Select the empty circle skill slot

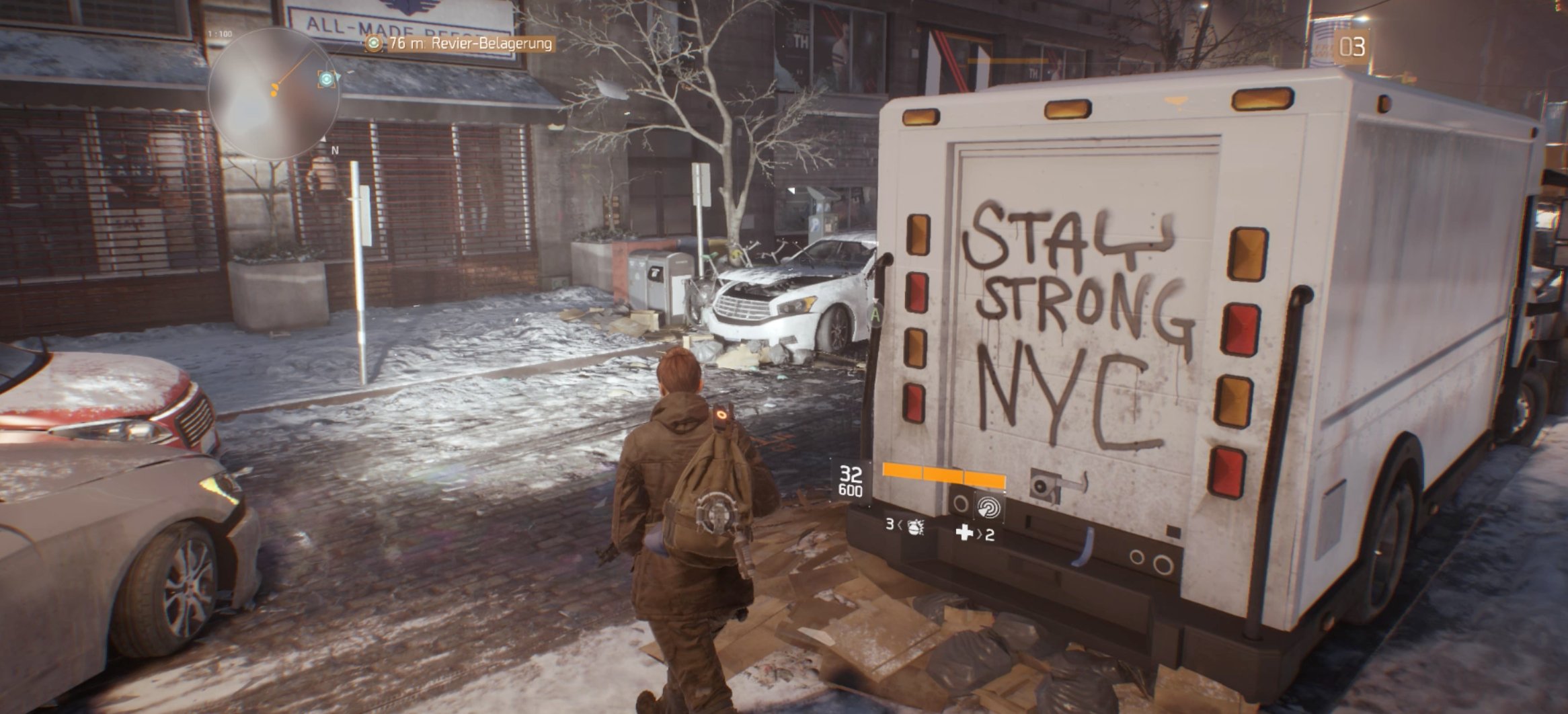(x=961, y=503)
